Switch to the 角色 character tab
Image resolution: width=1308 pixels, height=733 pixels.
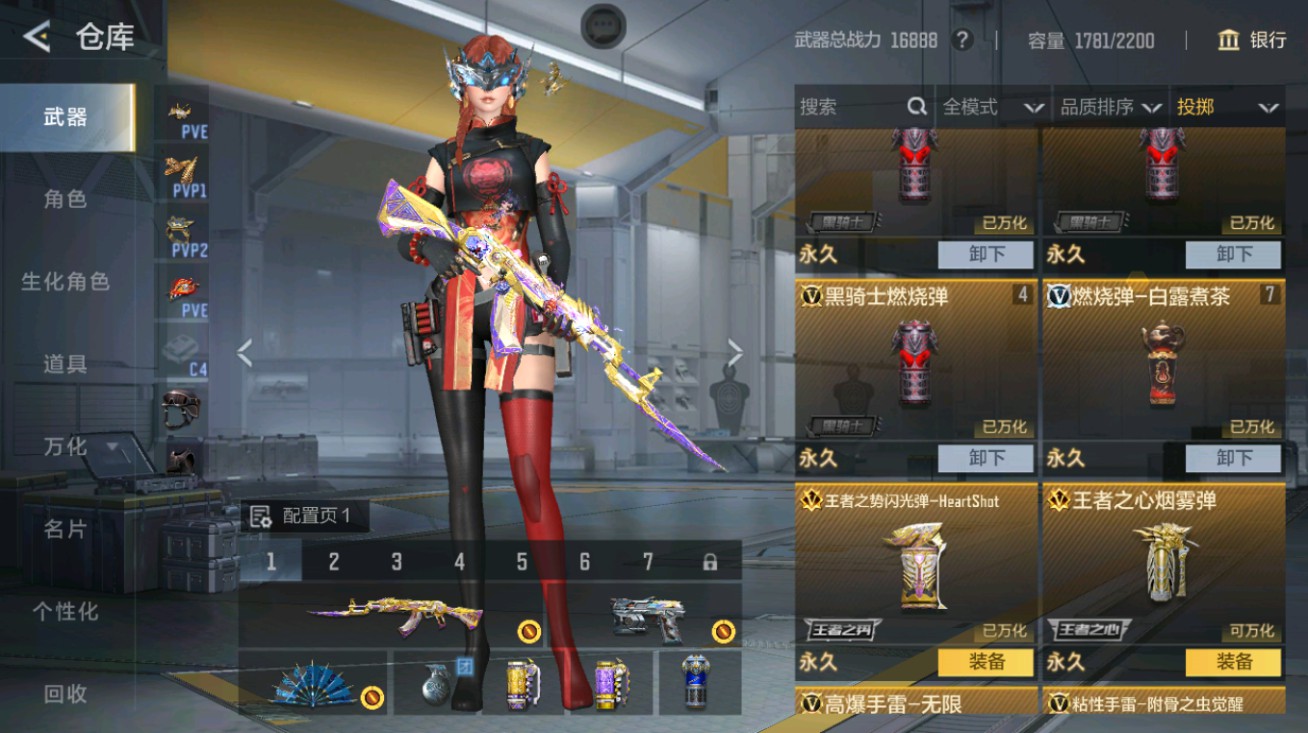tap(66, 199)
